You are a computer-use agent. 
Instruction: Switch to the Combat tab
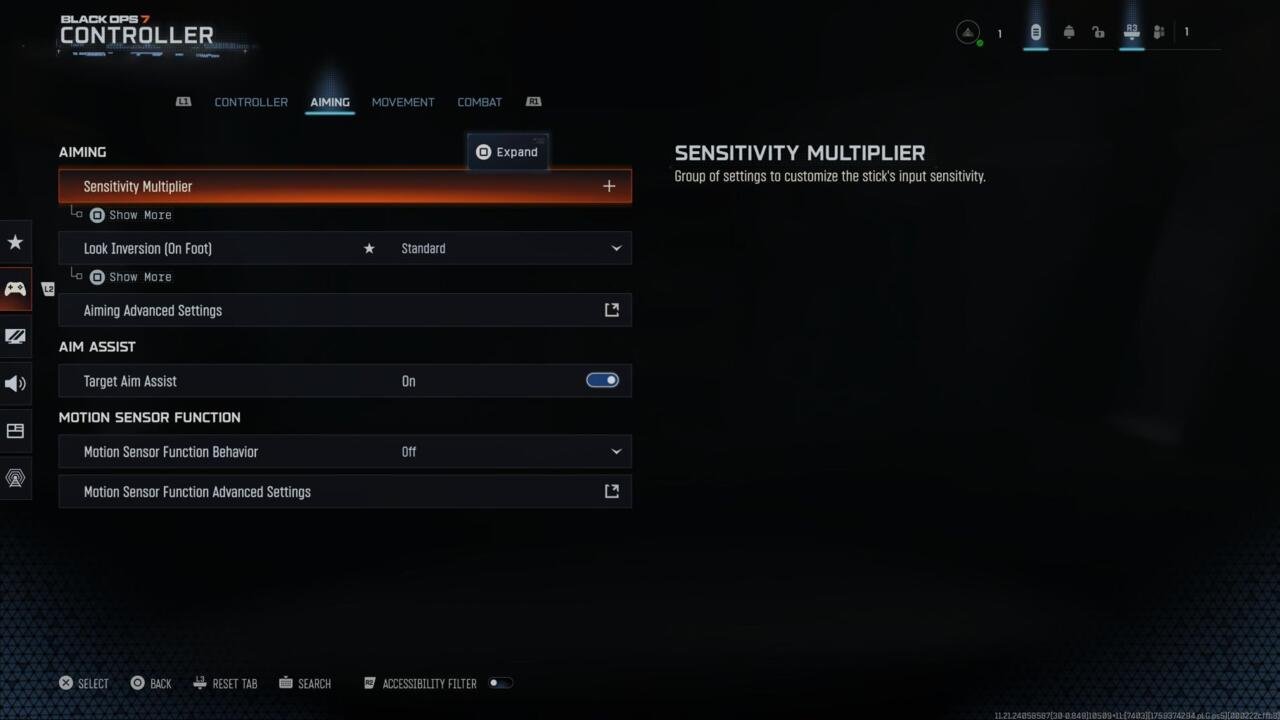(479, 101)
